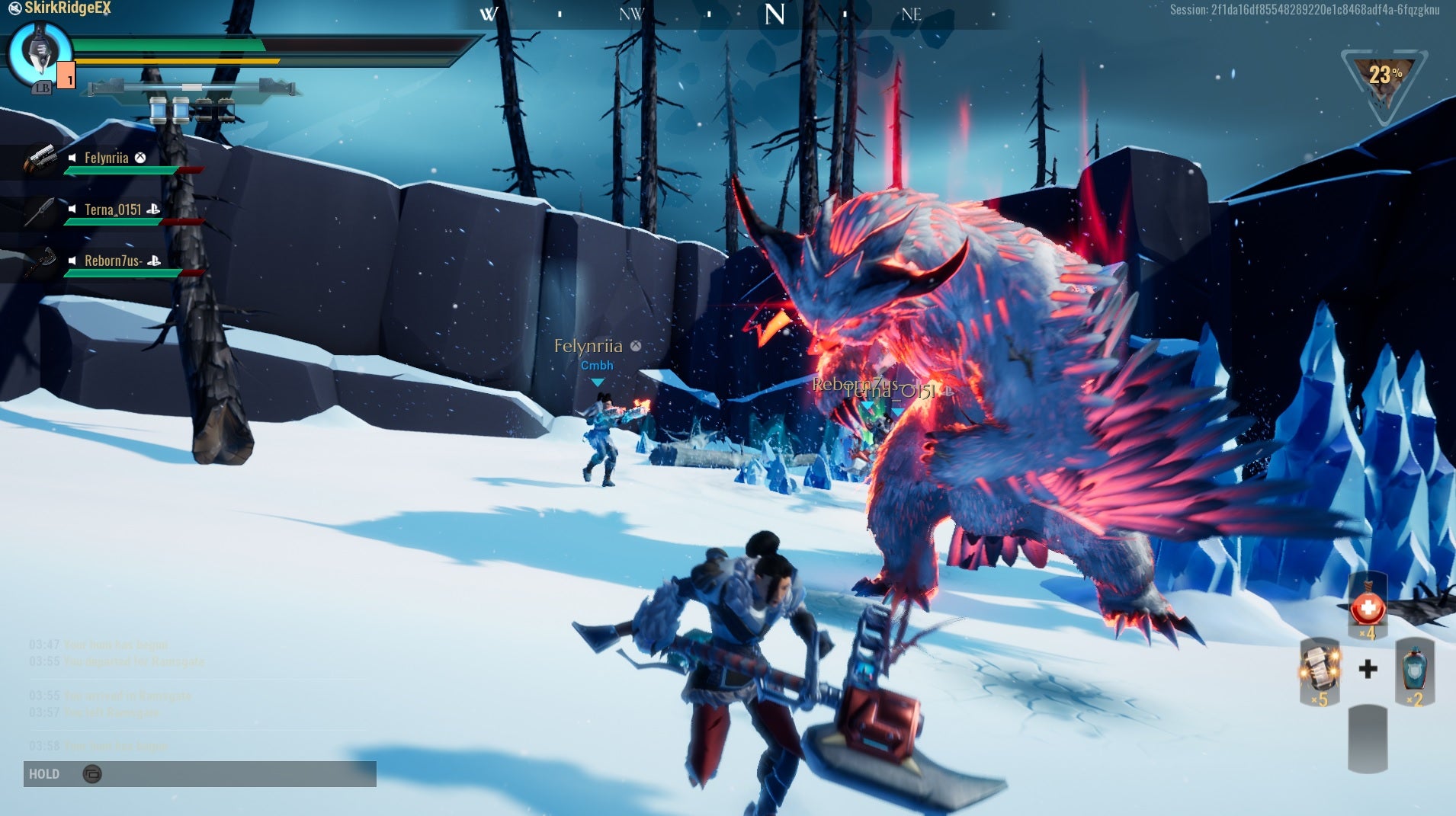Image resolution: width=1456 pixels, height=816 pixels.
Task: Click Felynriia's pistol weapon icon
Action: 42,158
